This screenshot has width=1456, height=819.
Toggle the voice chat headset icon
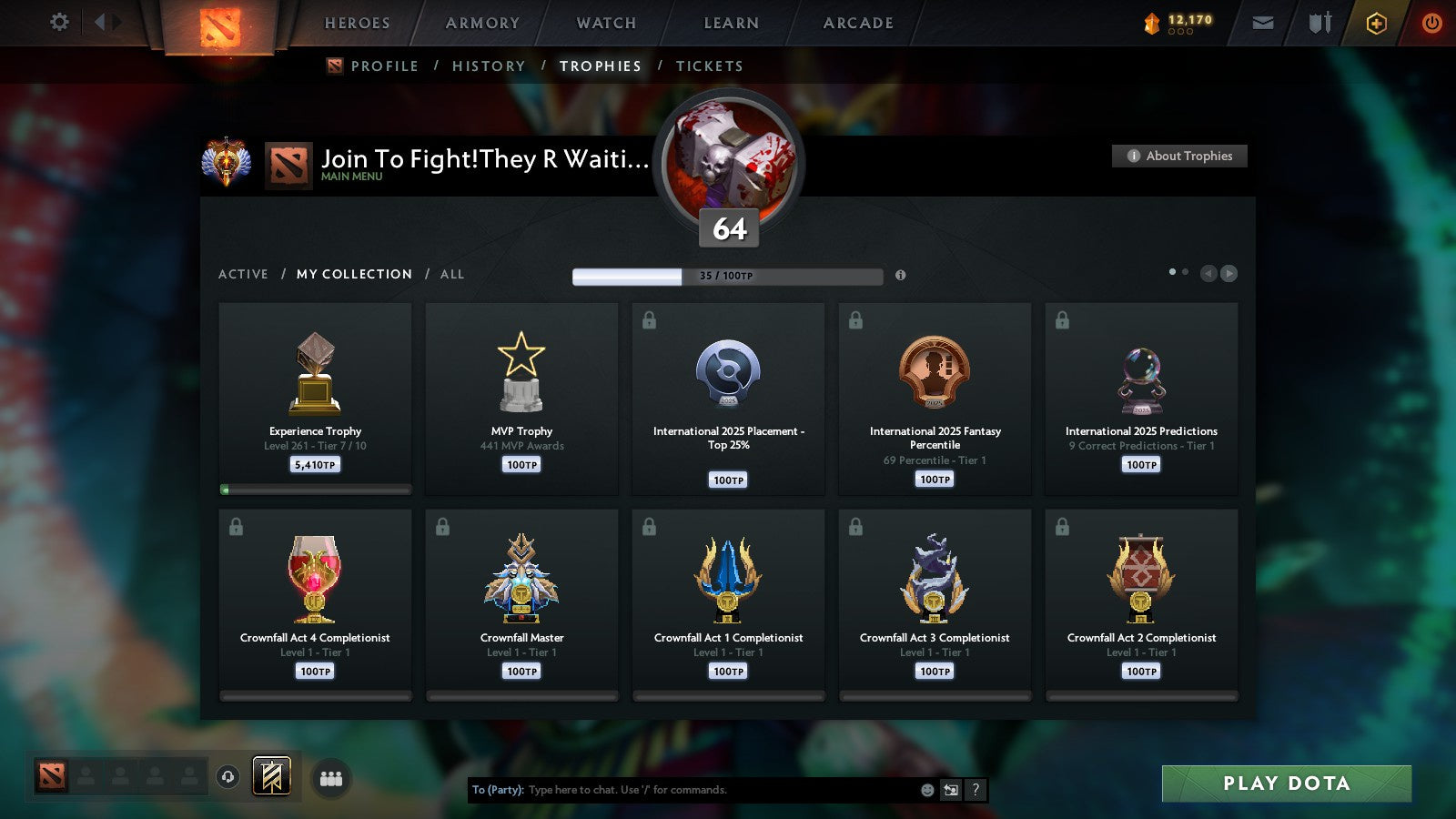click(226, 778)
